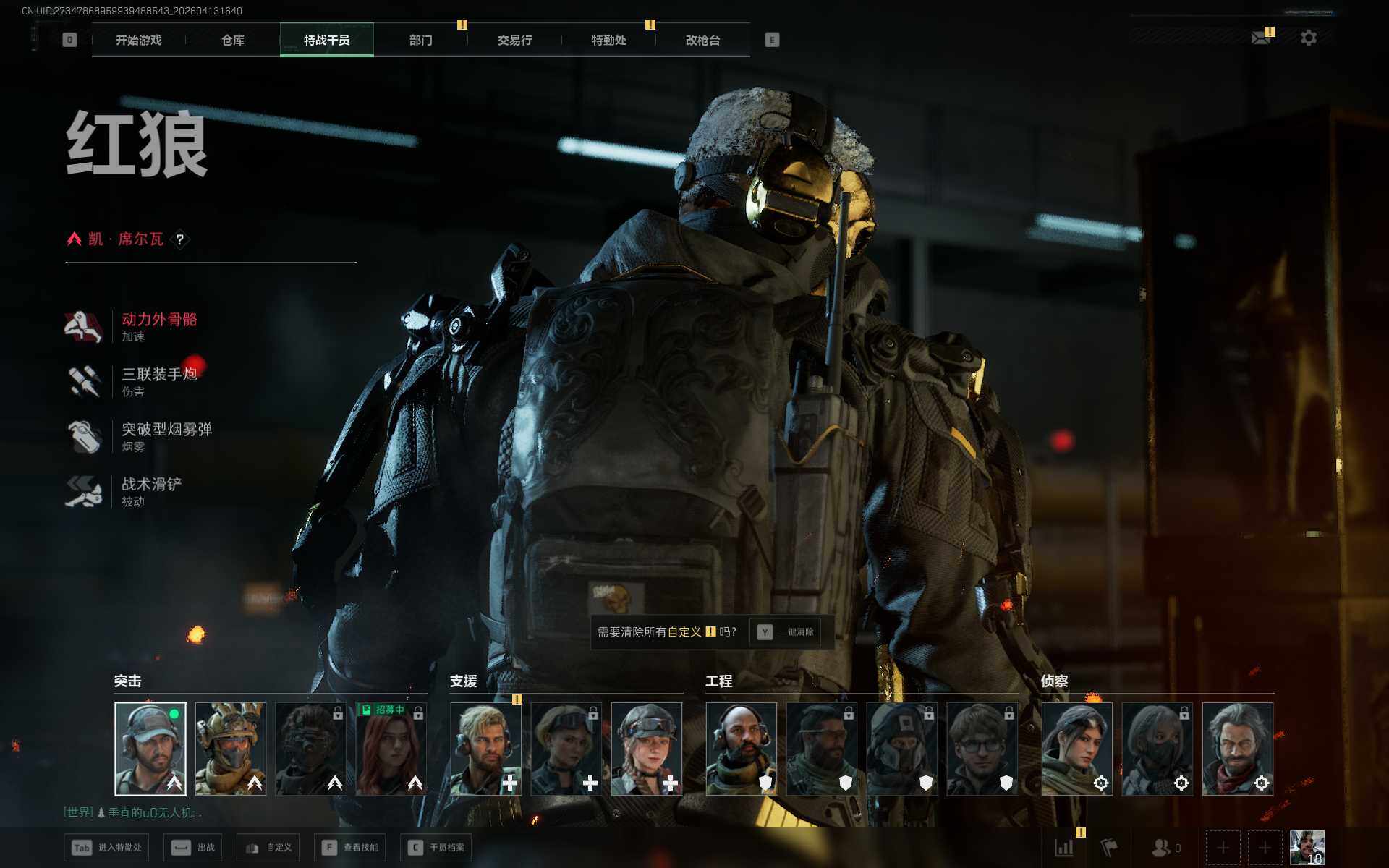View the 突破型烟雾弹 skill

click(166, 437)
